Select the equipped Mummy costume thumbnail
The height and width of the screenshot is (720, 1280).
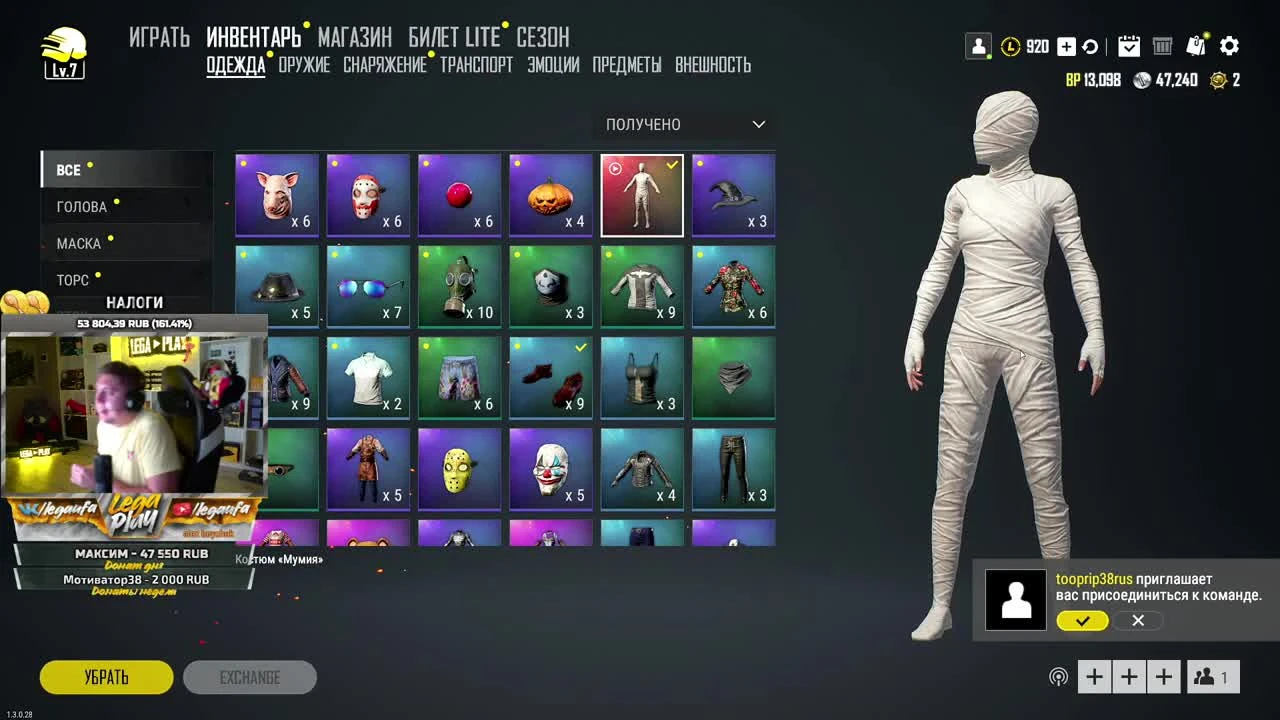[x=641, y=194]
